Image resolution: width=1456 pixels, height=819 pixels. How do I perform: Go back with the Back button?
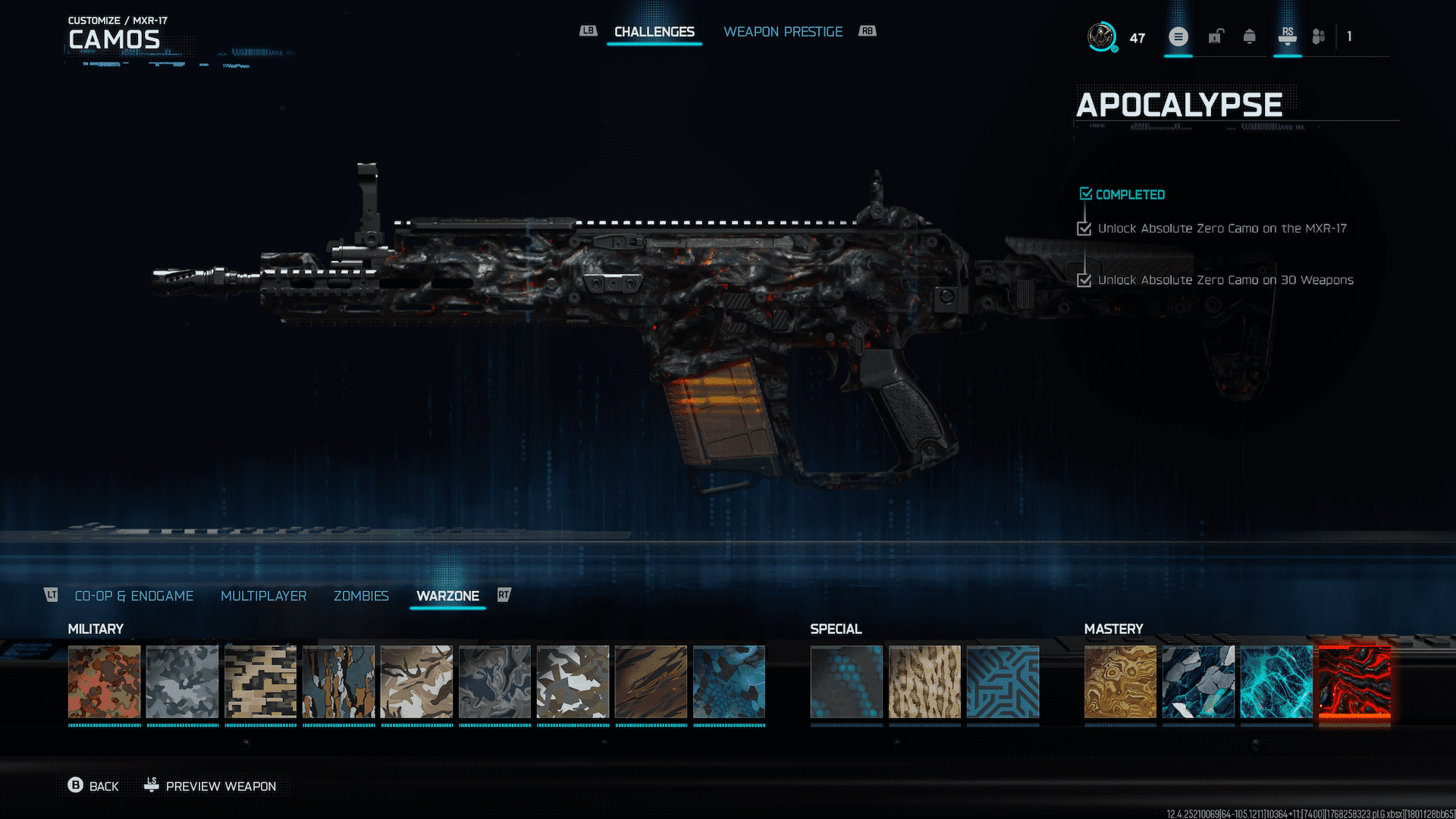(94, 786)
